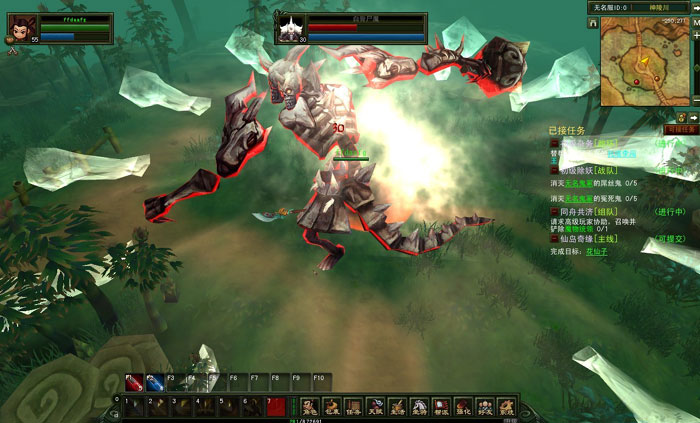Activate the red skill in hotbar slot 7
Viewport: 700px width, 423px height.
(277, 406)
